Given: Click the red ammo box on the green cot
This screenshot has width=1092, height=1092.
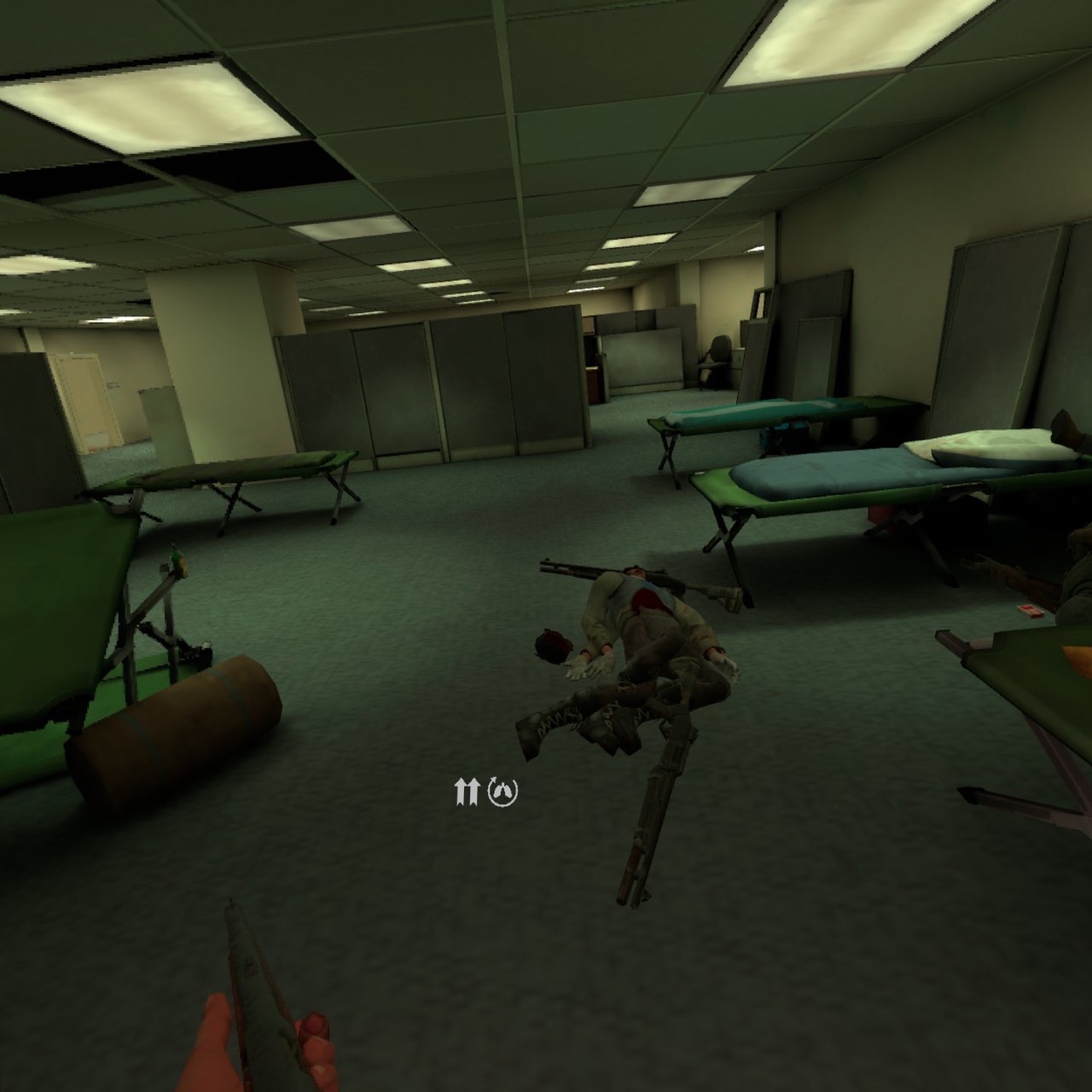Looking at the screenshot, I should (x=1031, y=611).
